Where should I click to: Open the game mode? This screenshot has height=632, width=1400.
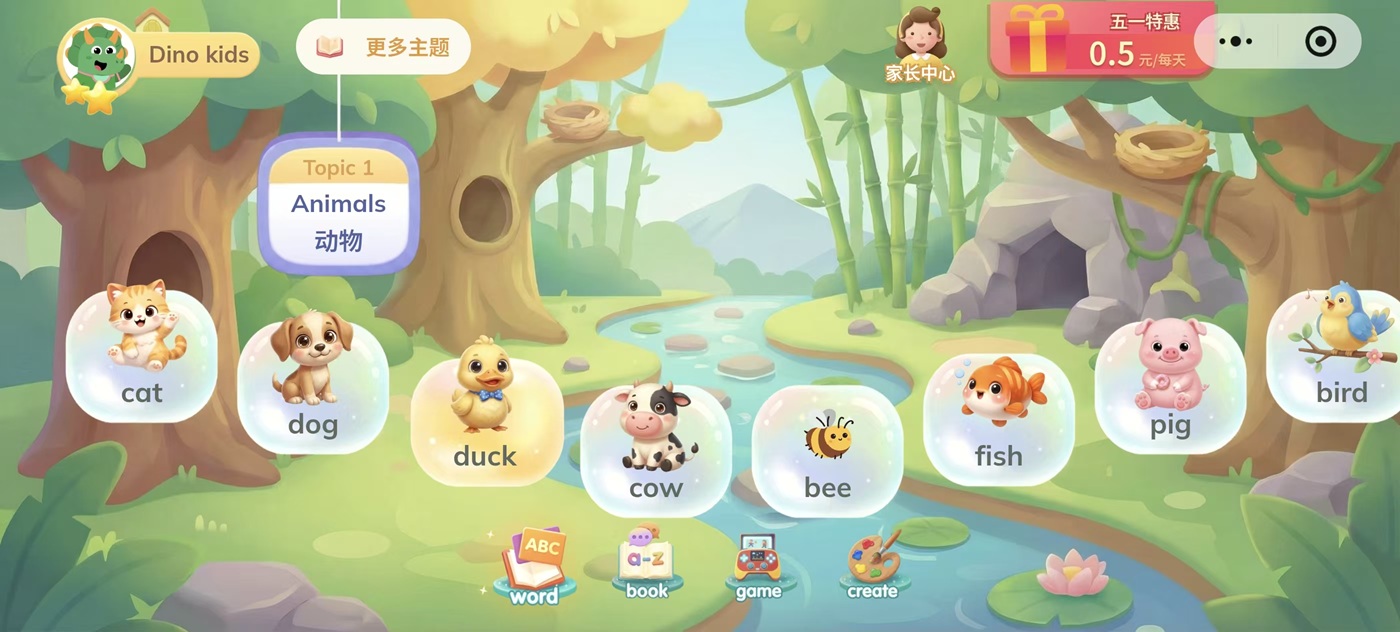759,567
